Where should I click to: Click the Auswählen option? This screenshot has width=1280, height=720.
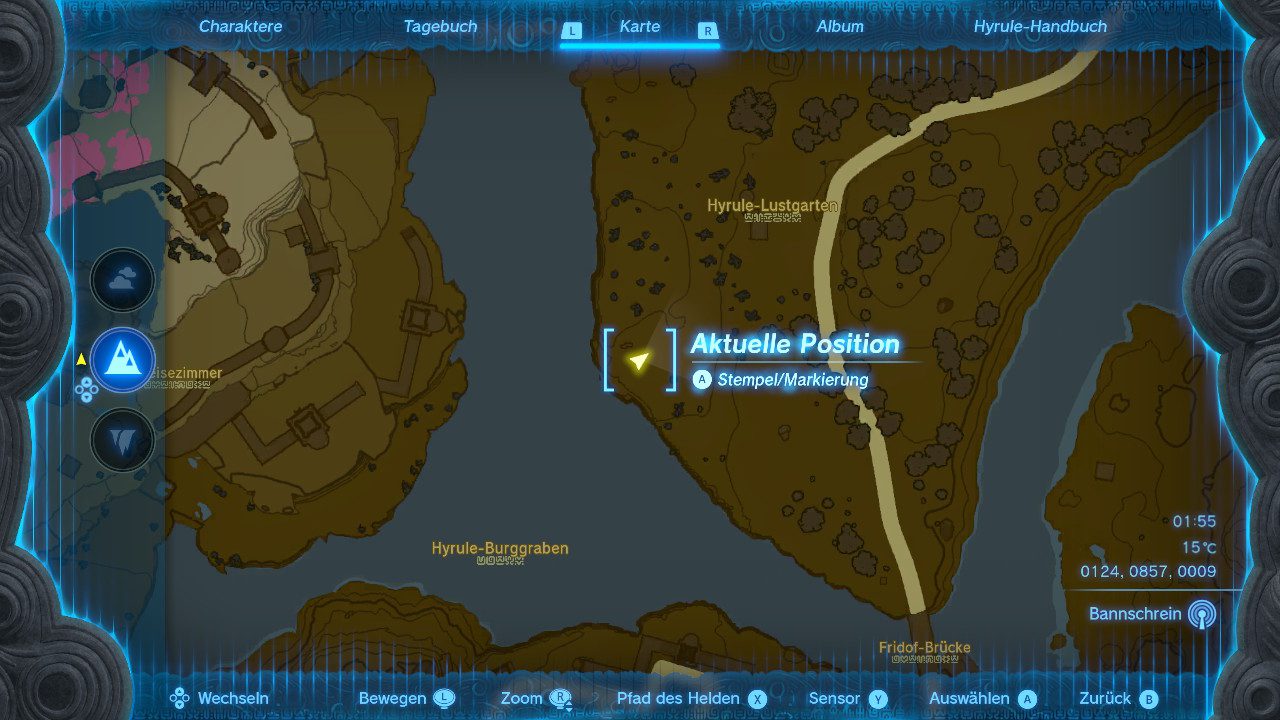(x=982, y=699)
